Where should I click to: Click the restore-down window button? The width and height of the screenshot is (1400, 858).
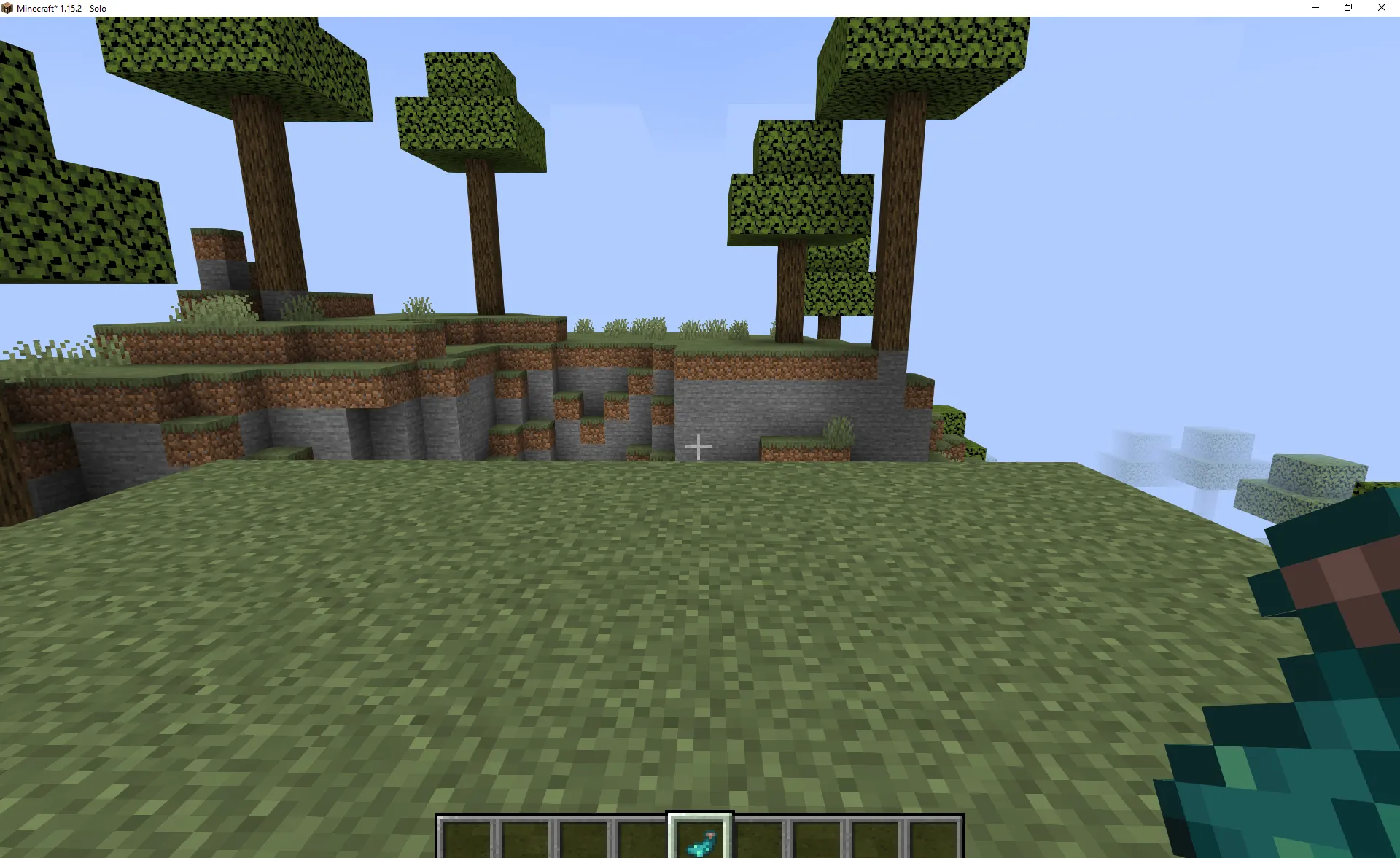click(1347, 7)
